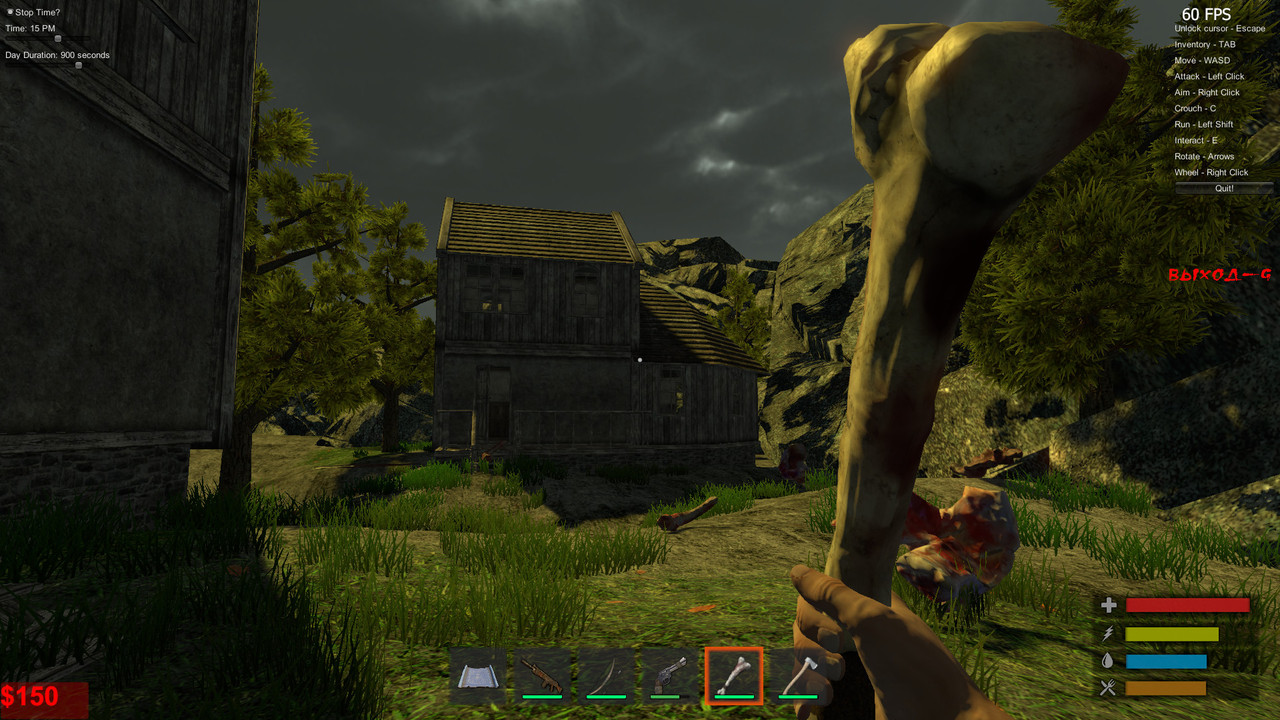Select the highlighted bone club slot
The width and height of the screenshot is (1280, 720).
pos(734,675)
